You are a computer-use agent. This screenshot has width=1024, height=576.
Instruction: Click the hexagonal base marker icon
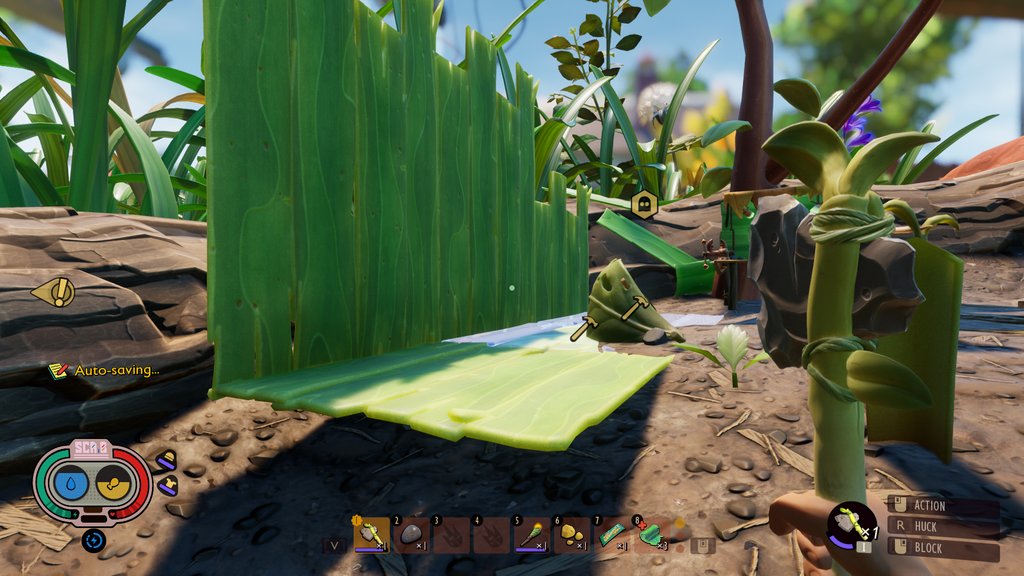[645, 204]
